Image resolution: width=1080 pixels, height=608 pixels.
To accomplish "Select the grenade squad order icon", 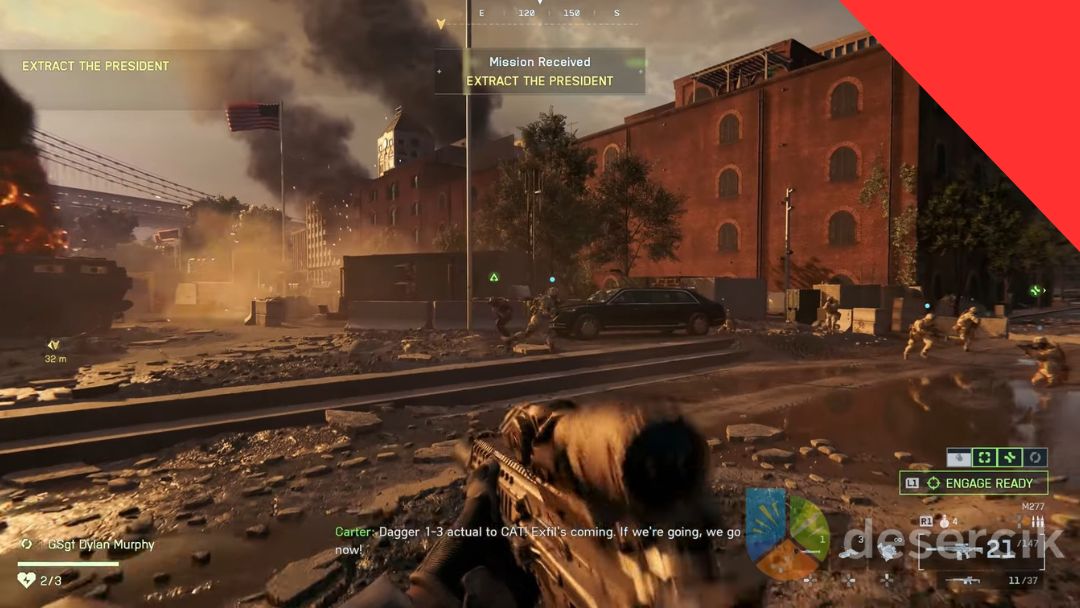I will (x=960, y=457).
